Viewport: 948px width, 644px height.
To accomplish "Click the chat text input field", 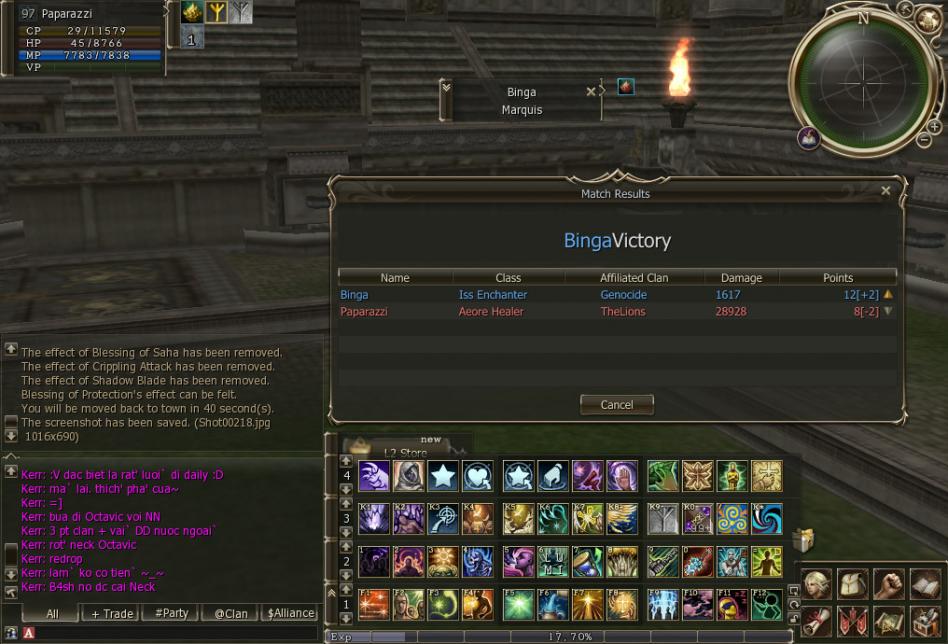I will coord(170,633).
